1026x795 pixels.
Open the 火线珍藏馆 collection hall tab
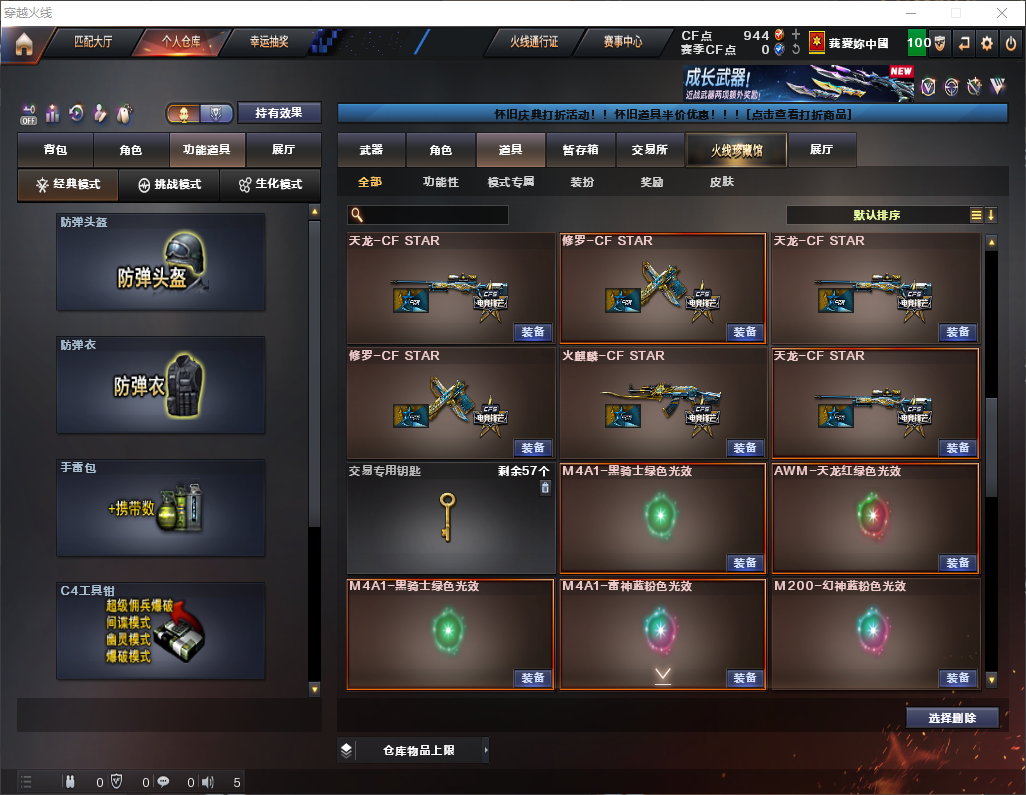736,150
